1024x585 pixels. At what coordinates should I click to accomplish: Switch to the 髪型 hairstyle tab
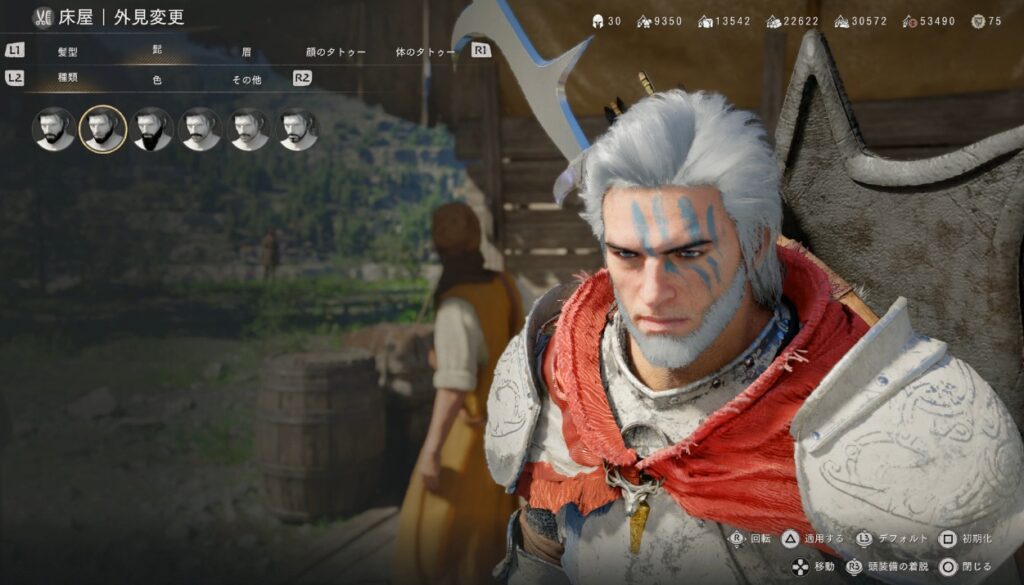click(x=68, y=51)
